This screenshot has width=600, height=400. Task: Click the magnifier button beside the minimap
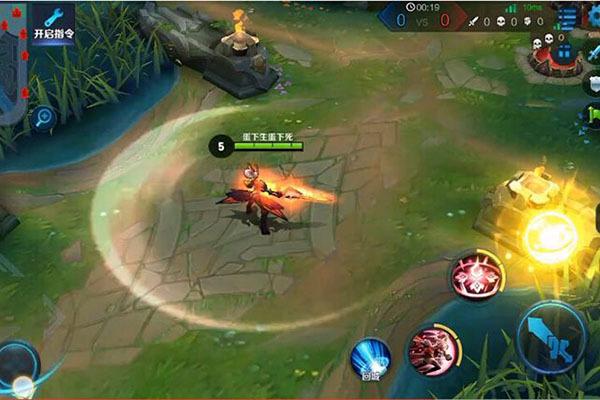click(x=43, y=117)
